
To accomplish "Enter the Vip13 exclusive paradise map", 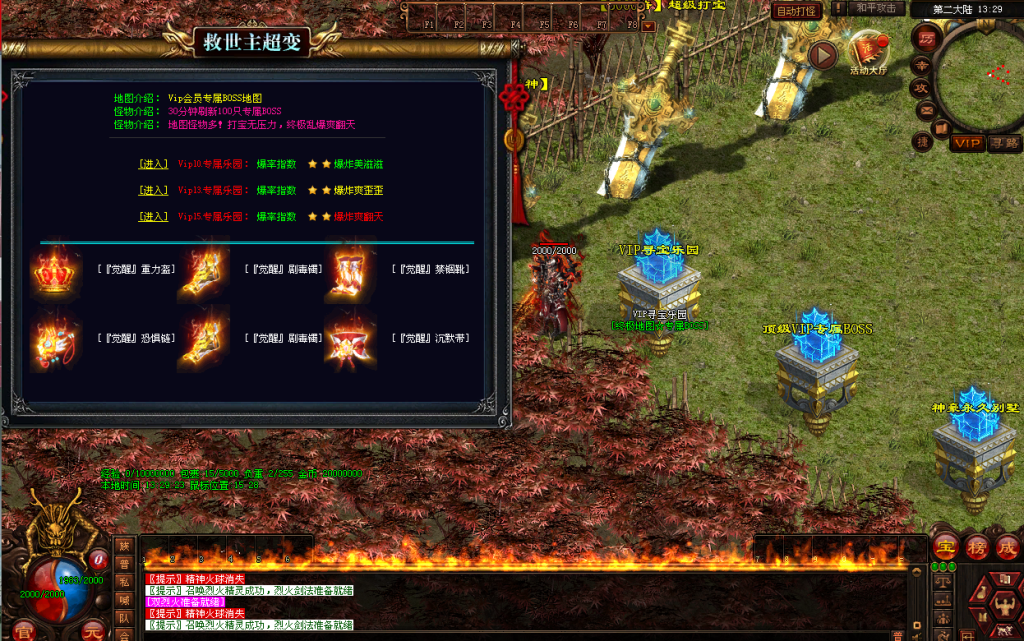I will 153,190.
